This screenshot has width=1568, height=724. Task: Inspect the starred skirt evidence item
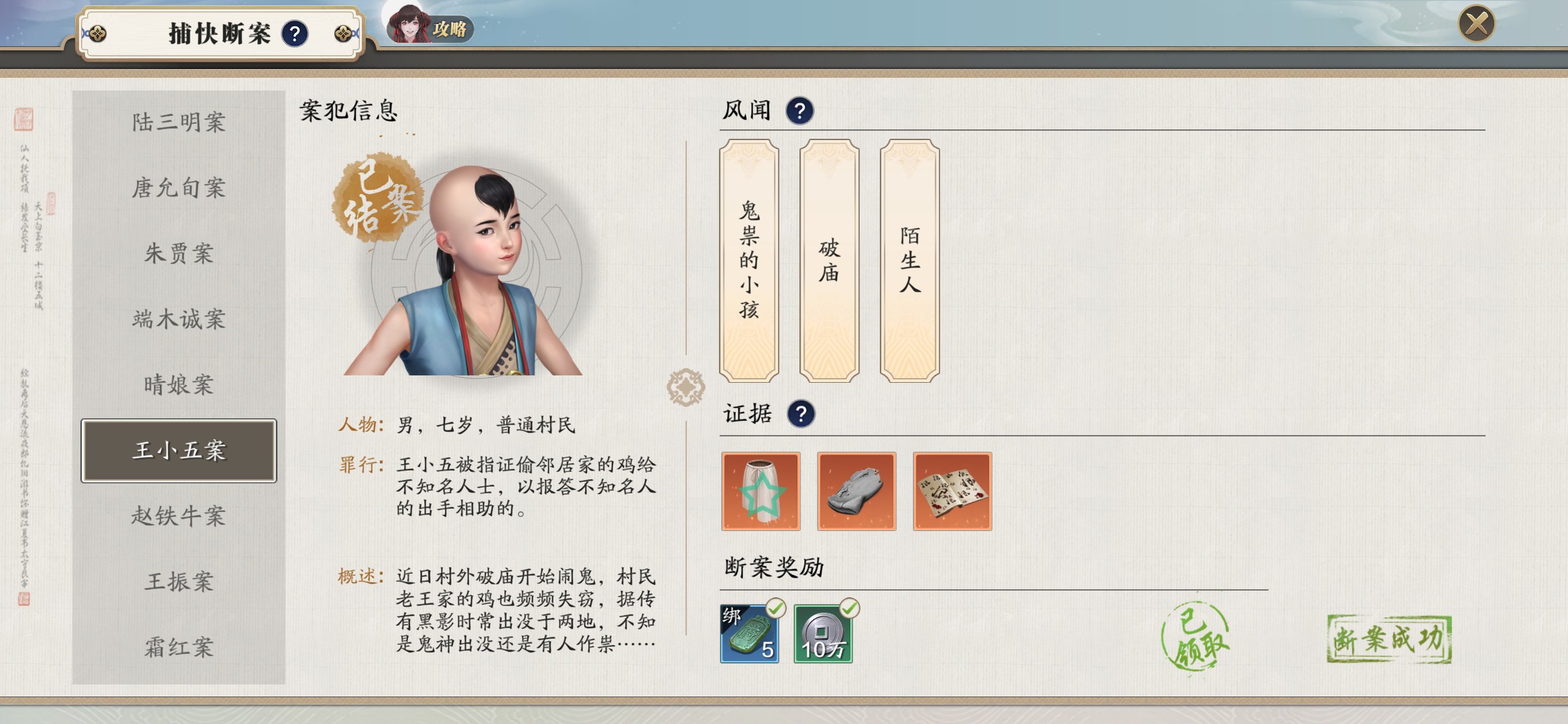coord(761,491)
